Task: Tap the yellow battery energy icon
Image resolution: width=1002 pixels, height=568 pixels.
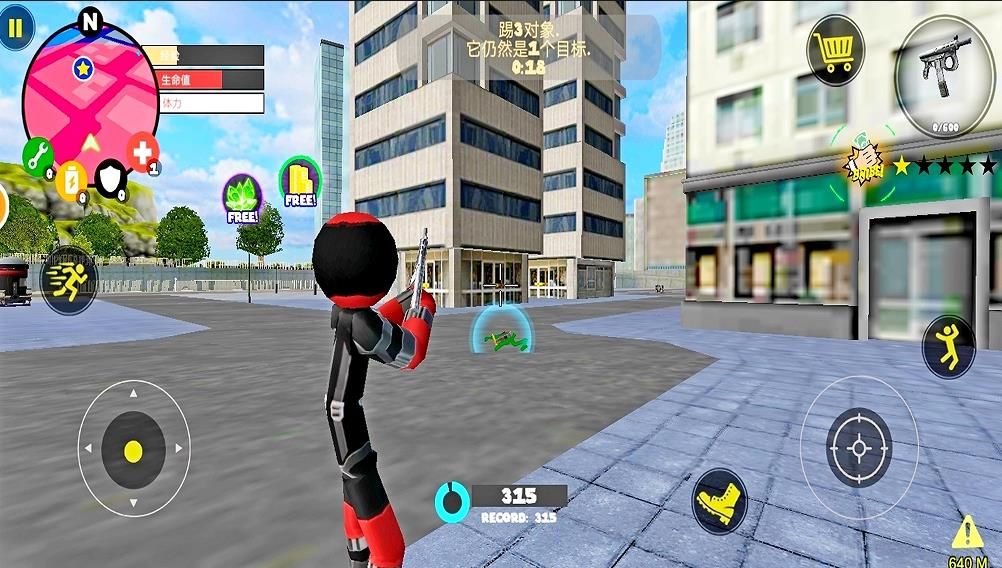Action: pyautogui.click(x=72, y=180)
